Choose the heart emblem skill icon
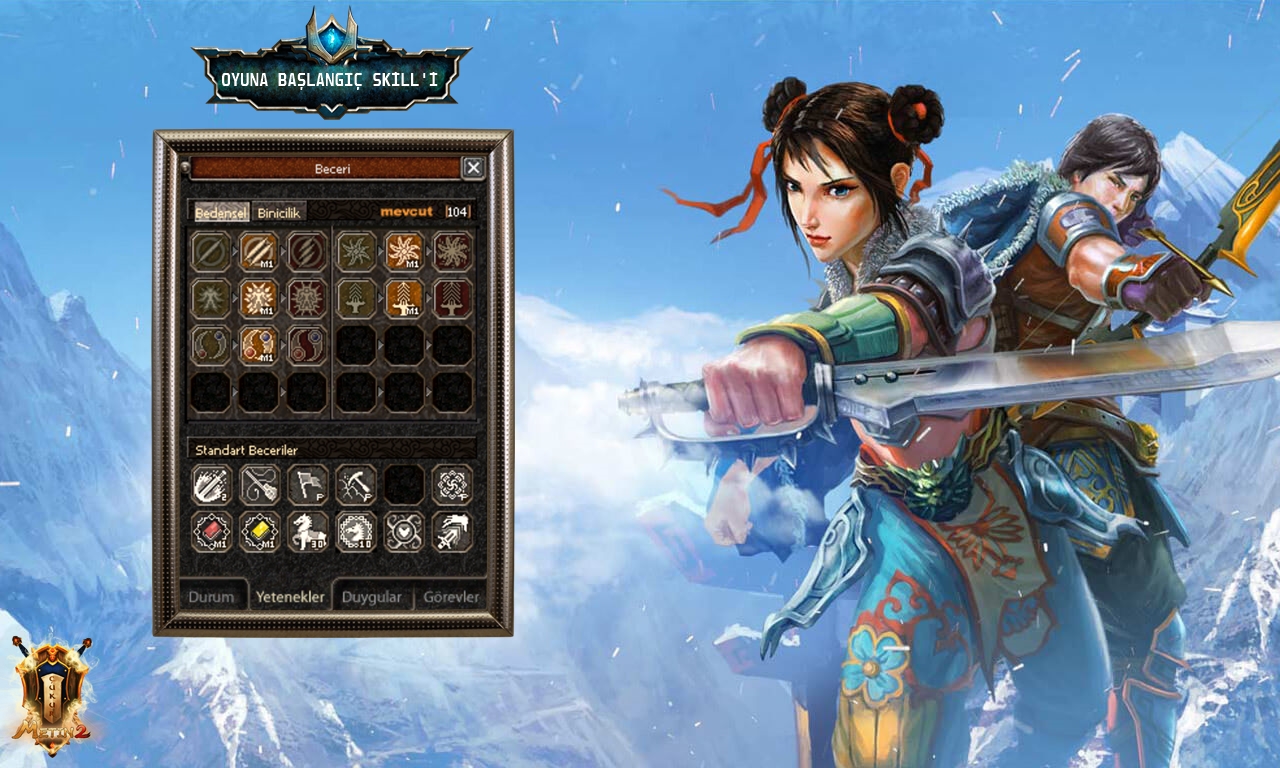The width and height of the screenshot is (1280, 768). [x=404, y=532]
